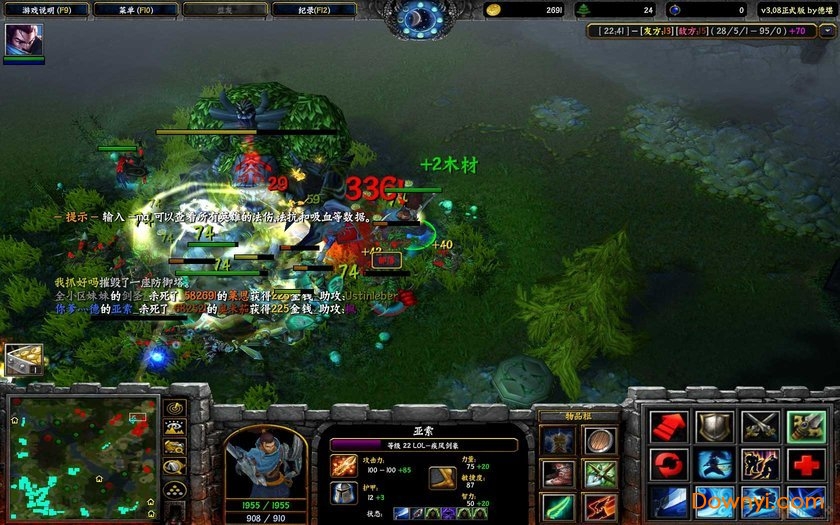Select the sword icon at the left screen edge
Screen dimensions: 840x525
coord(20,361)
